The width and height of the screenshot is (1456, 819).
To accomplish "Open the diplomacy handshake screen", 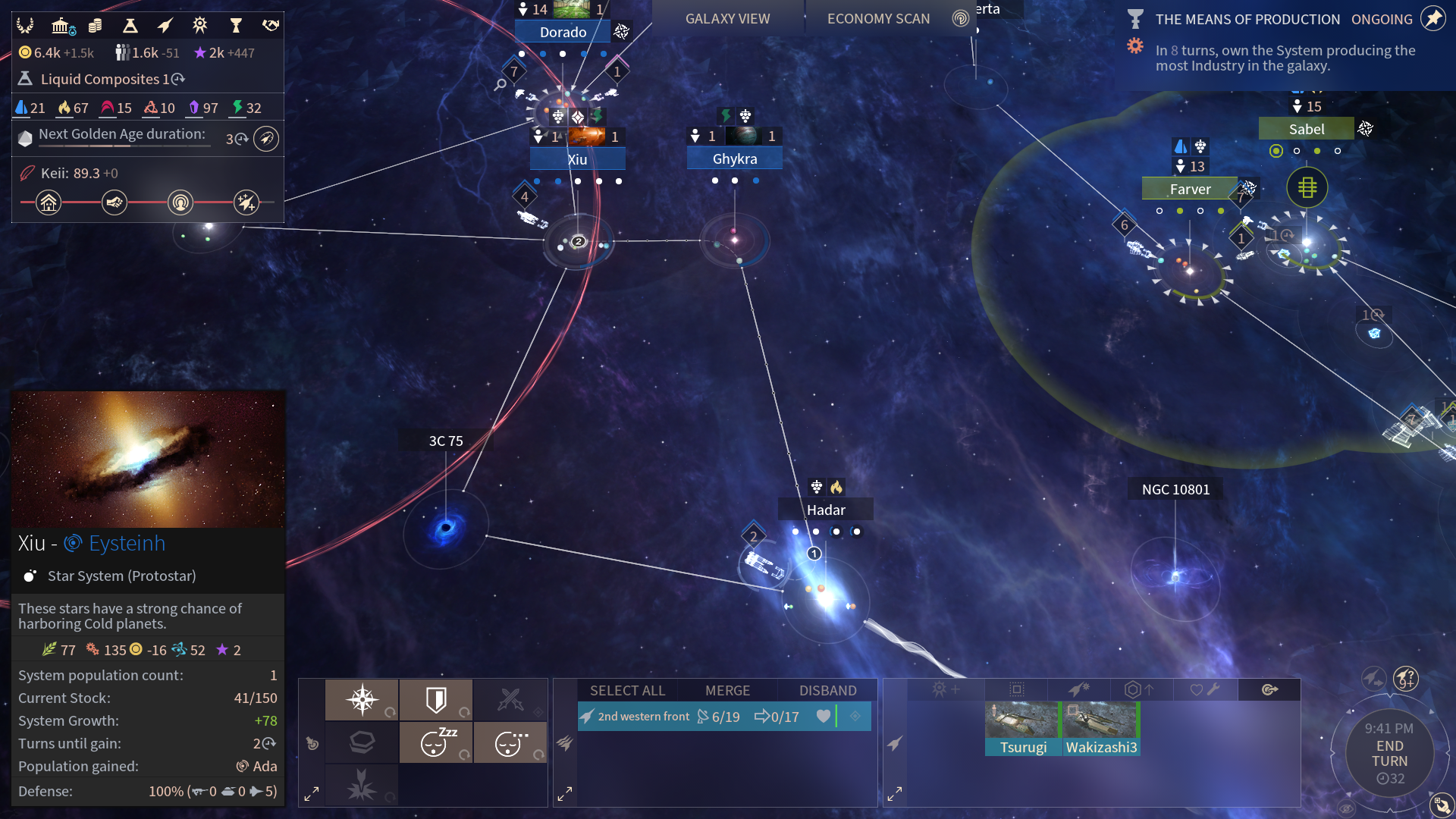I will [x=271, y=26].
